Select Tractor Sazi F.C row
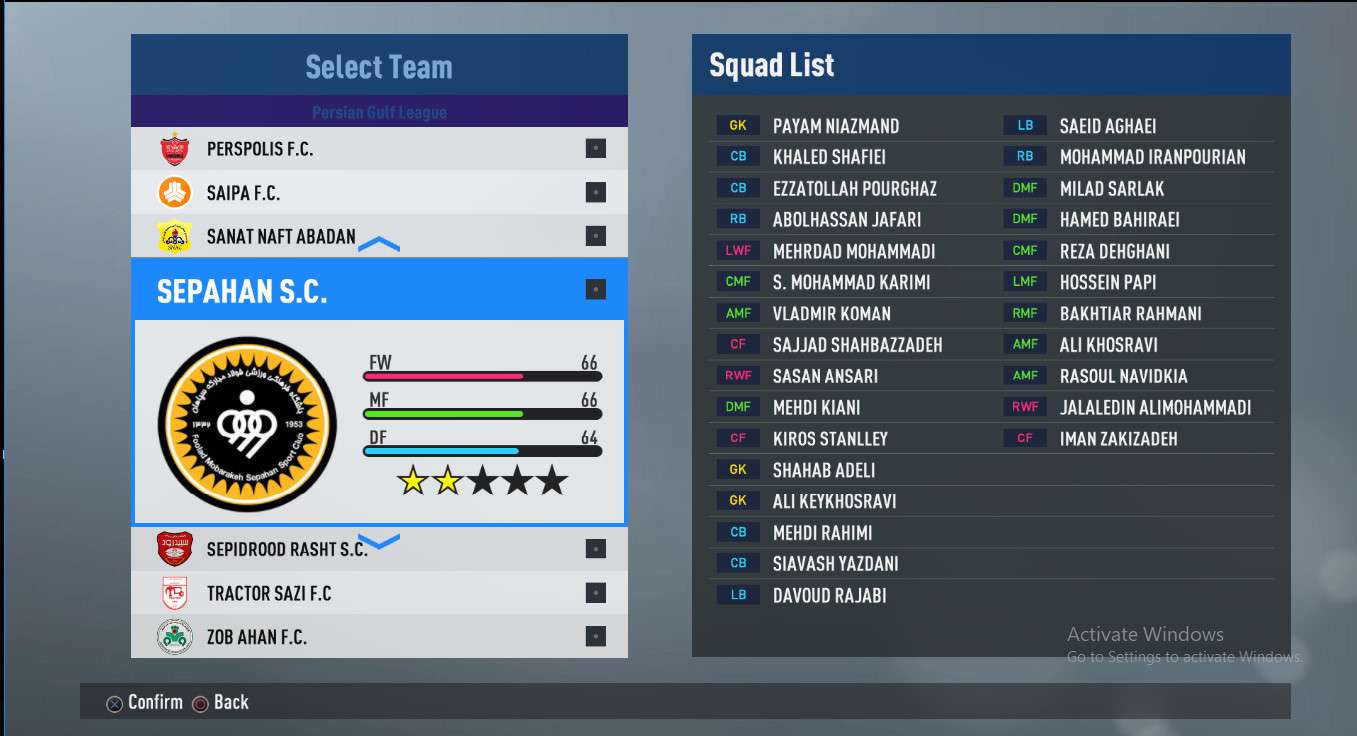Viewport: 1357px width, 736px height. pos(268,593)
